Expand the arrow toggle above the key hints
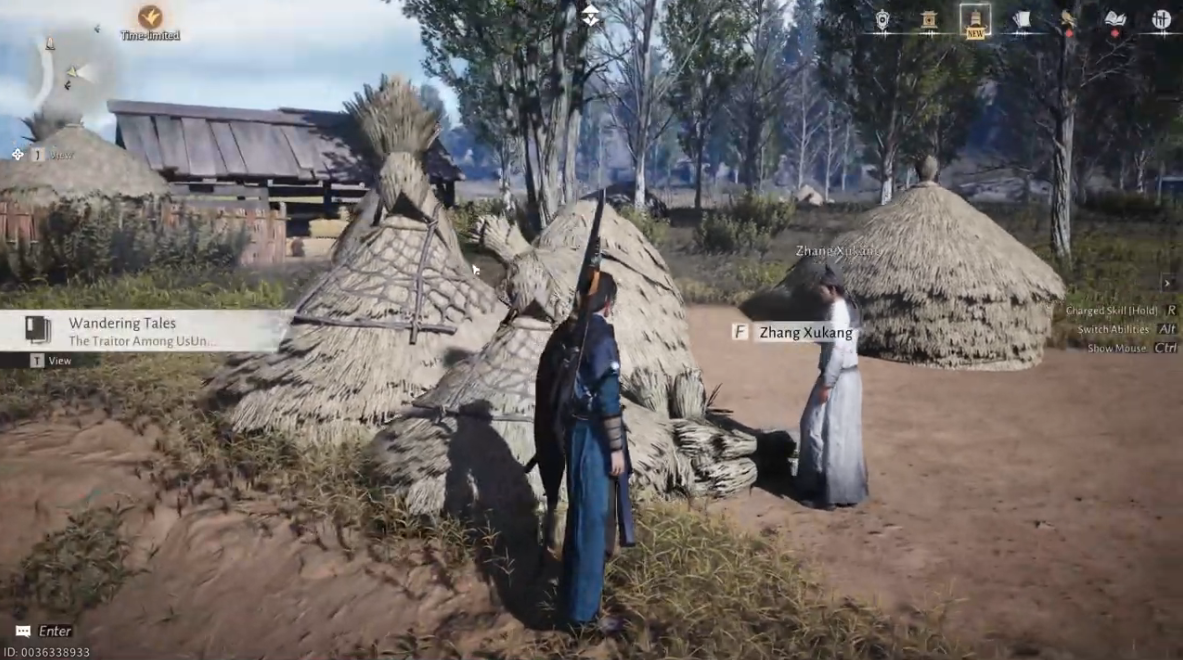 (1167, 284)
